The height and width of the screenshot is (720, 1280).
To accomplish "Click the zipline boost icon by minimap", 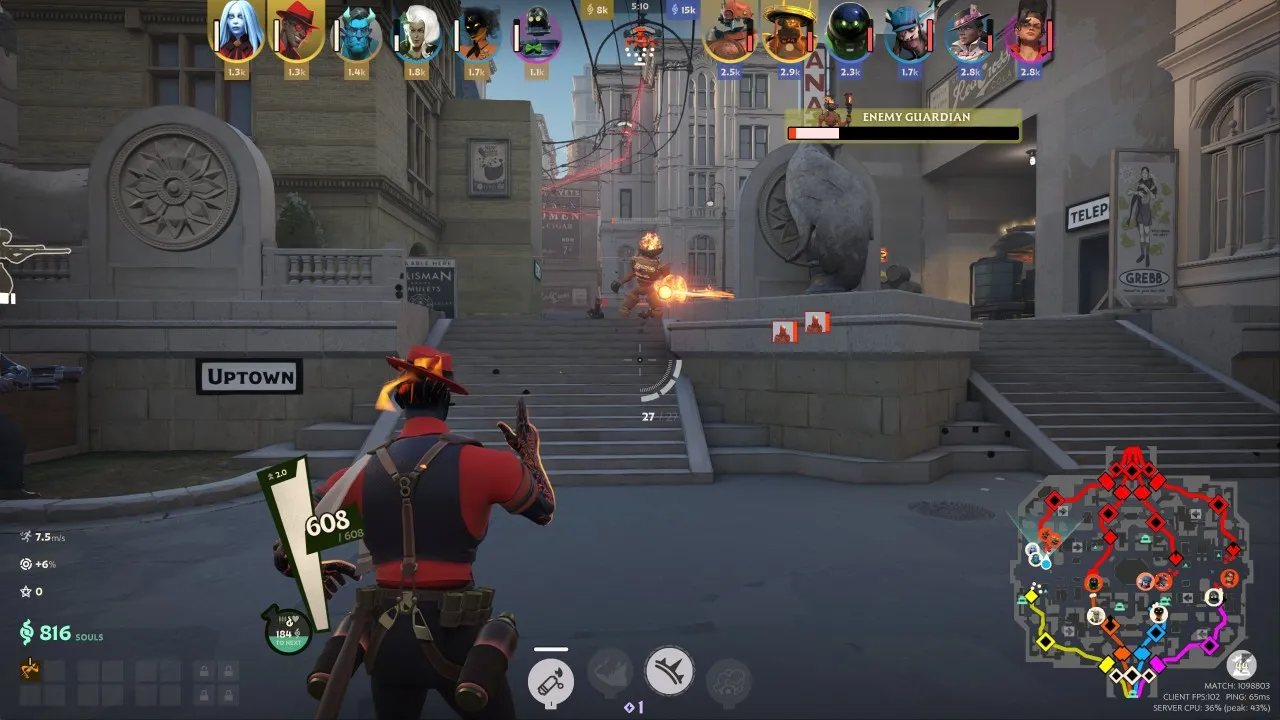I will 1242,663.
